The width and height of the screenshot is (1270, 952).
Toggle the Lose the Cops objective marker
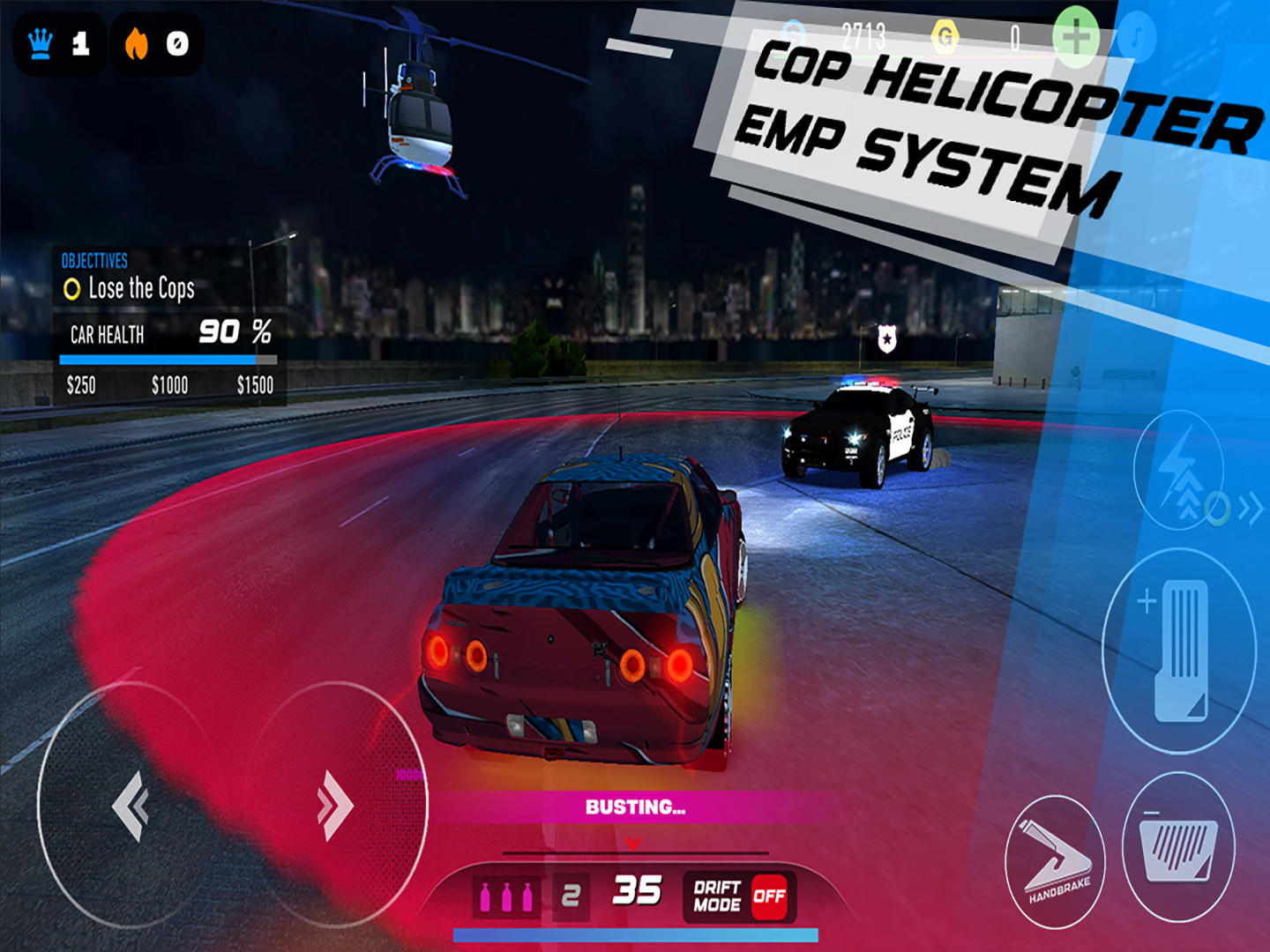[x=73, y=287]
